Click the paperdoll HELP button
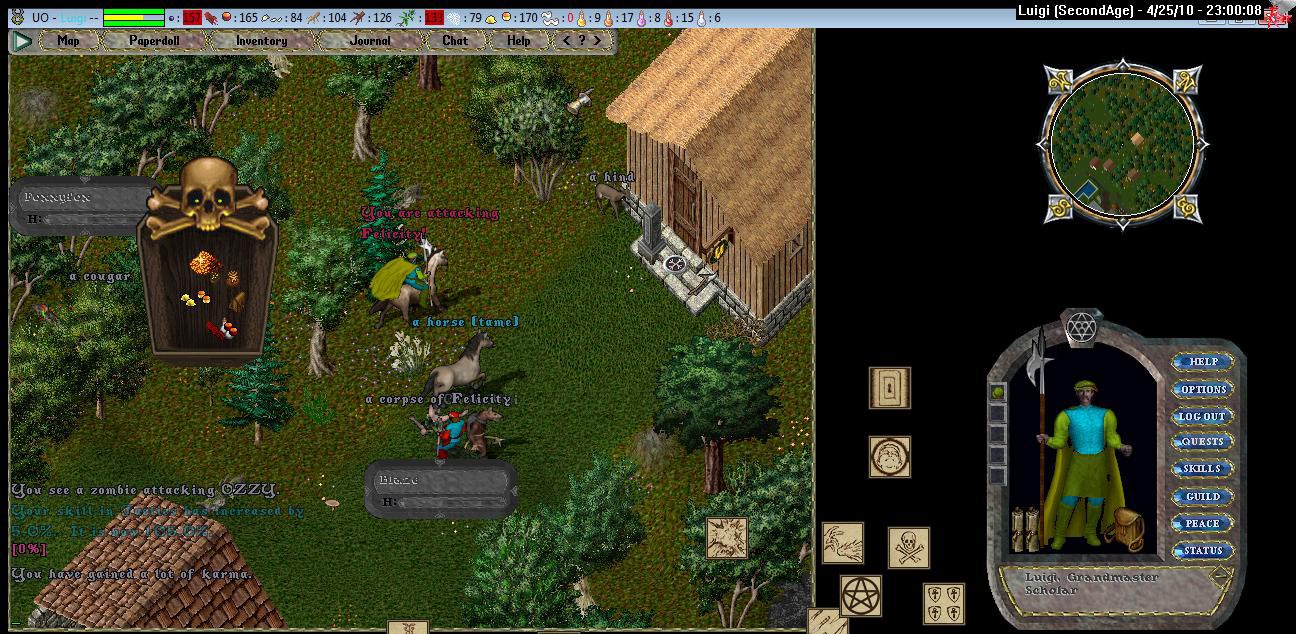This screenshot has height=634, width=1296. point(1202,362)
